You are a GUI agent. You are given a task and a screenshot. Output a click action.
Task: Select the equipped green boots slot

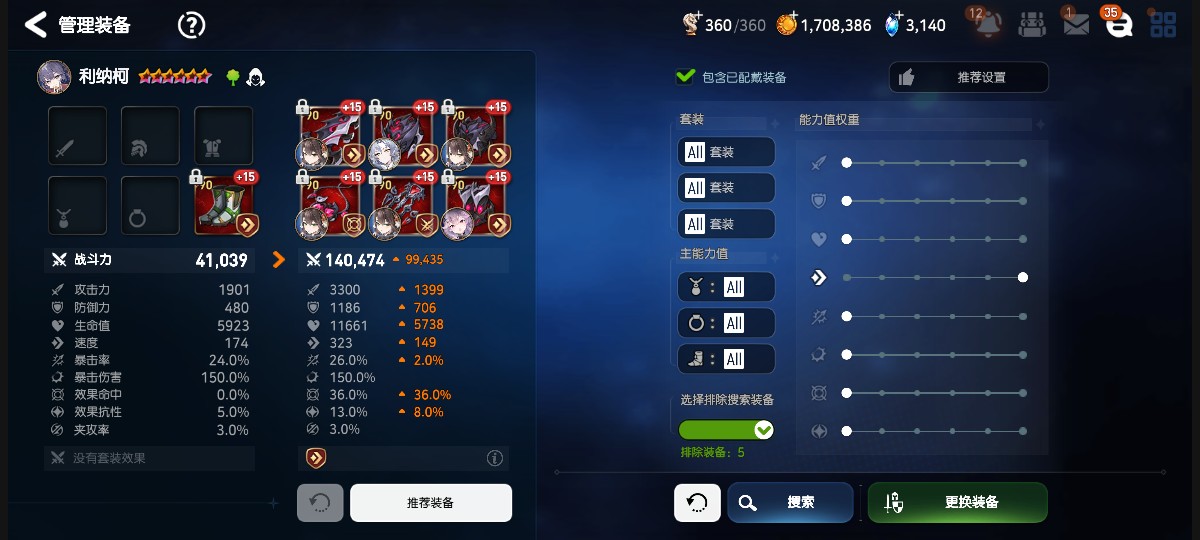click(x=224, y=205)
